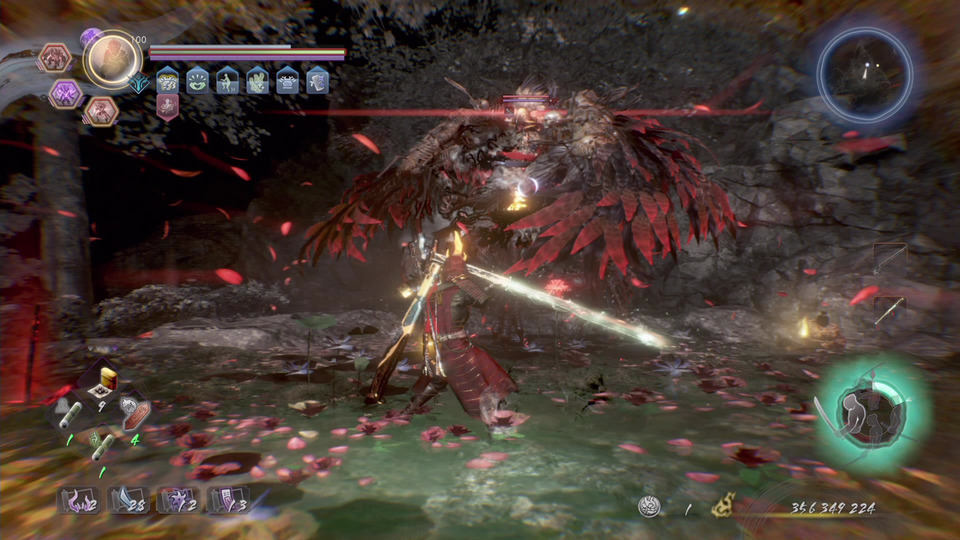Viewport: 960px width, 540px height.
Task: Pick the purple shuriken scroll shortcut
Action: (x=178, y=500)
